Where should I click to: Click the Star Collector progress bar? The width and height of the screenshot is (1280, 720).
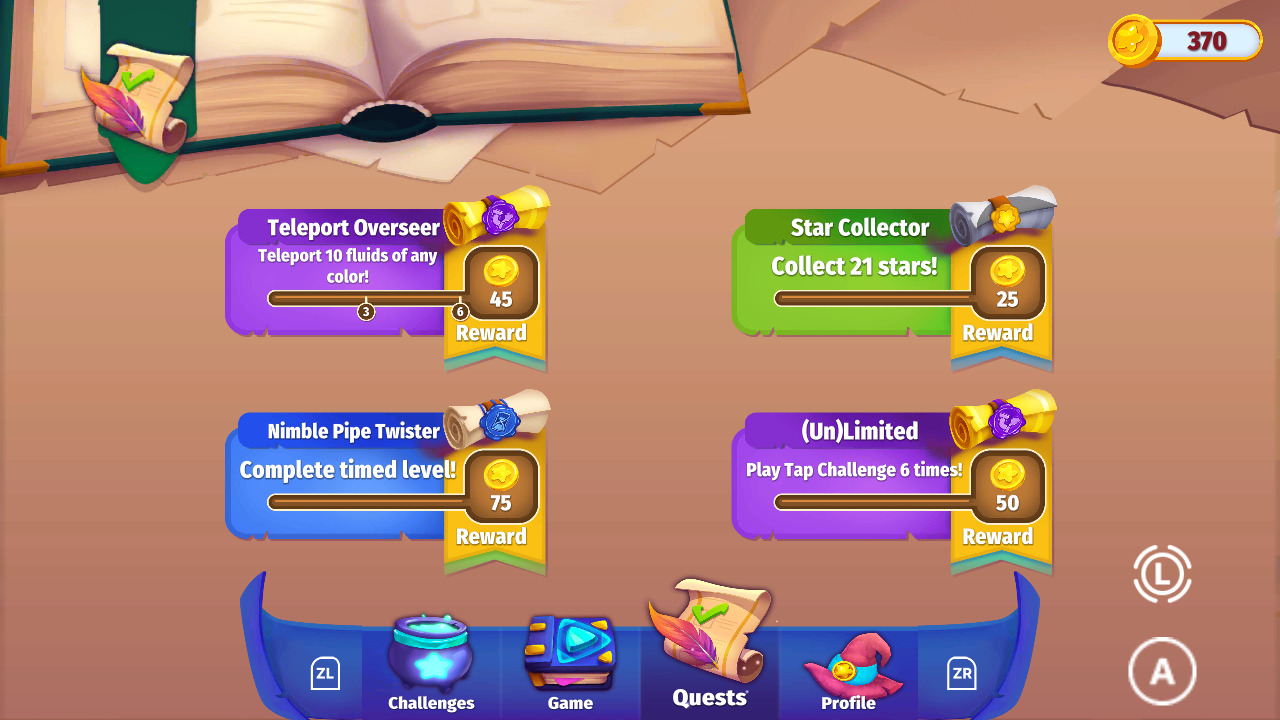tap(870, 296)
